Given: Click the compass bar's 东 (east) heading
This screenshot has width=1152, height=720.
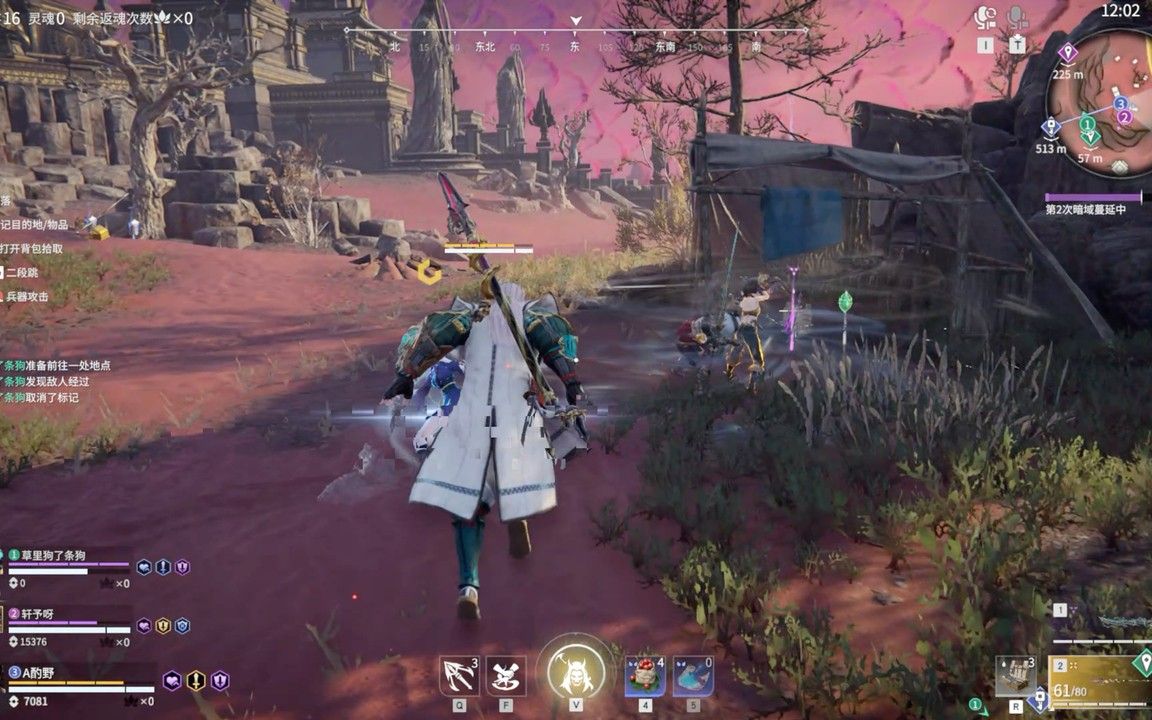Looking at the screenshot, I should 575,46.
